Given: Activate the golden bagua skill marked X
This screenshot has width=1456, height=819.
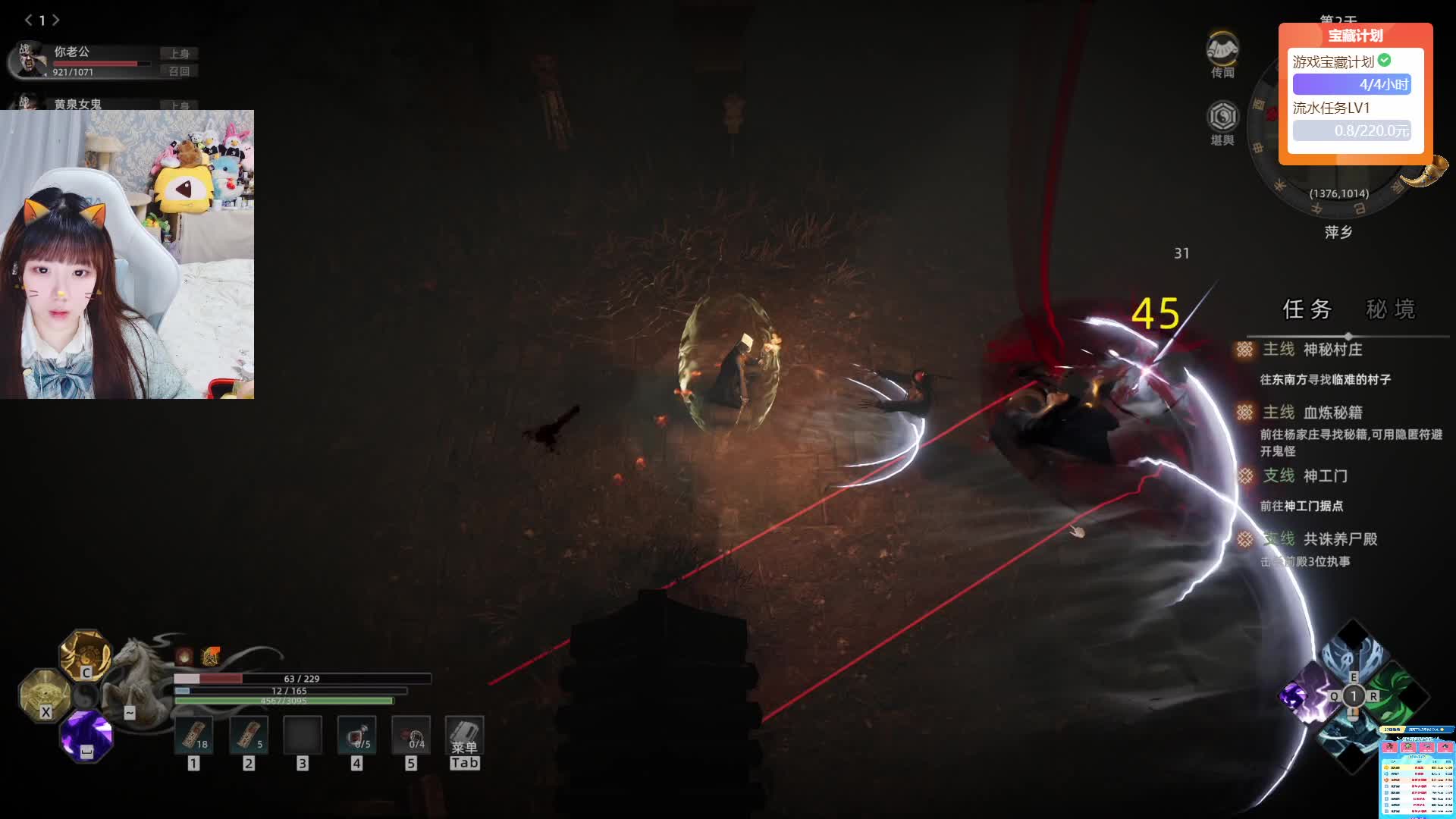Looking at the screenshot, I should pos(44,693).
